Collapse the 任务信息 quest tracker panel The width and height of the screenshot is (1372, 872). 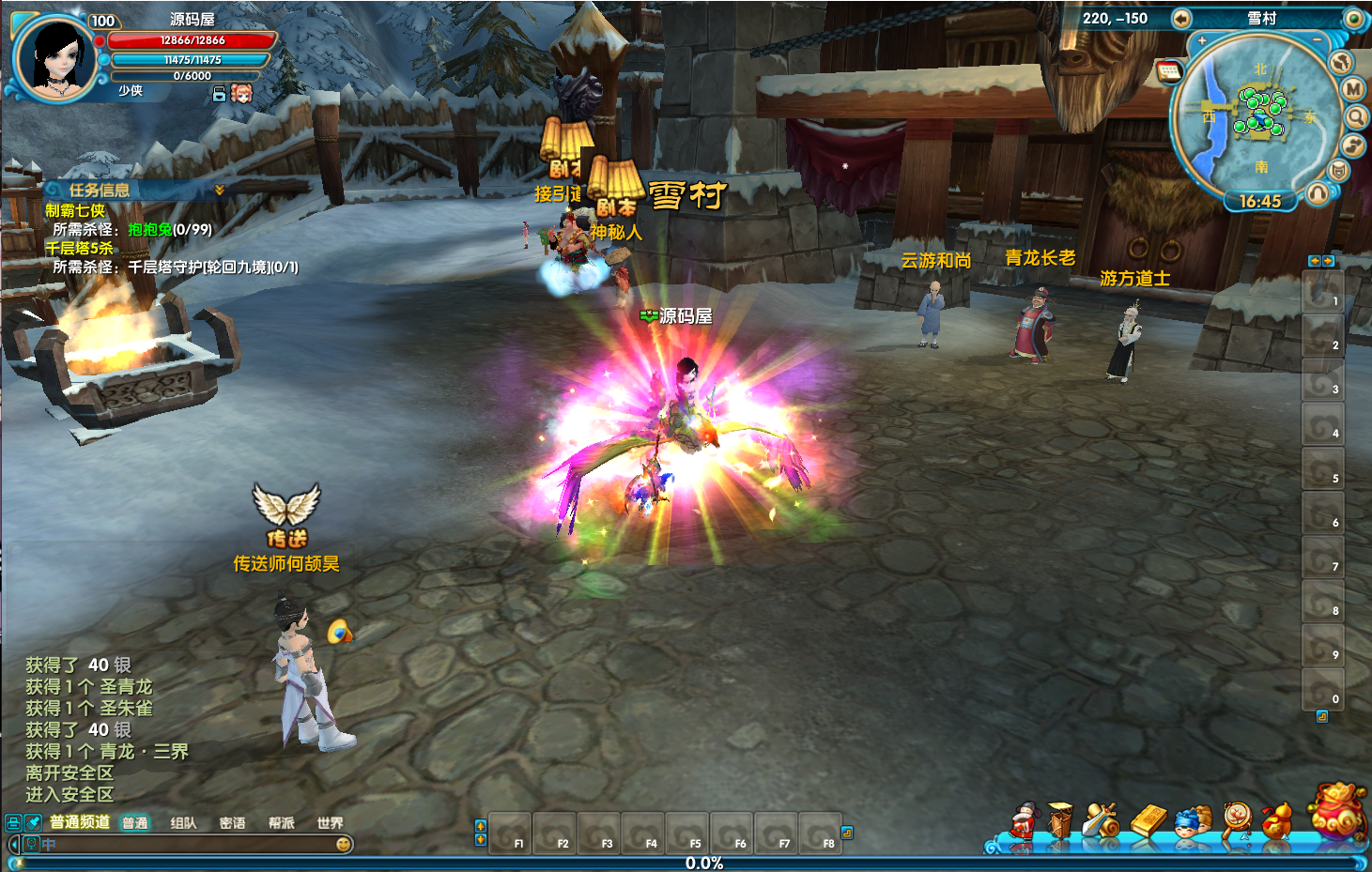[220, 190]
